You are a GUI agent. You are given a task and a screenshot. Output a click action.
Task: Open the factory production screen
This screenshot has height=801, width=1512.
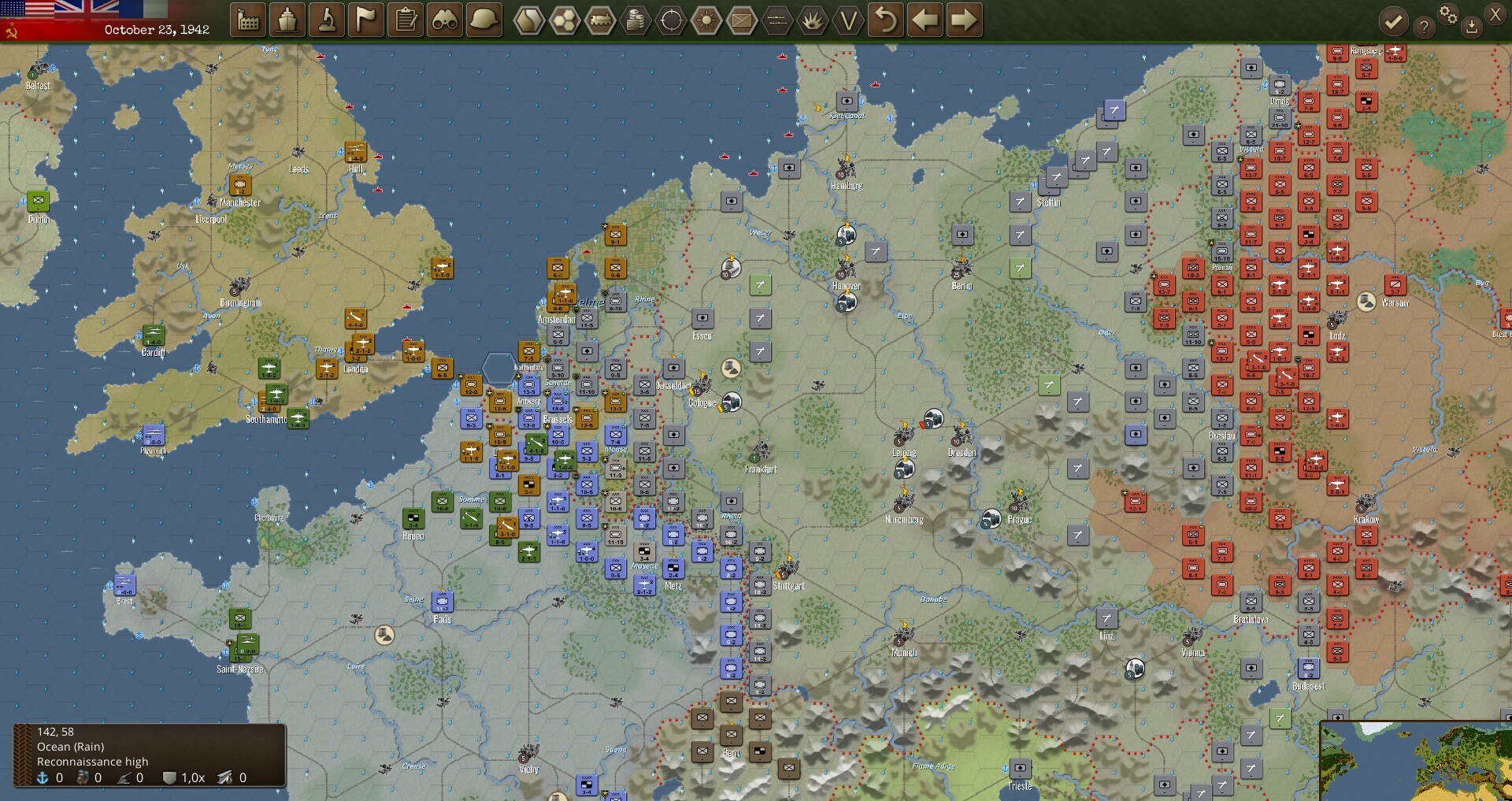[248, 20]
